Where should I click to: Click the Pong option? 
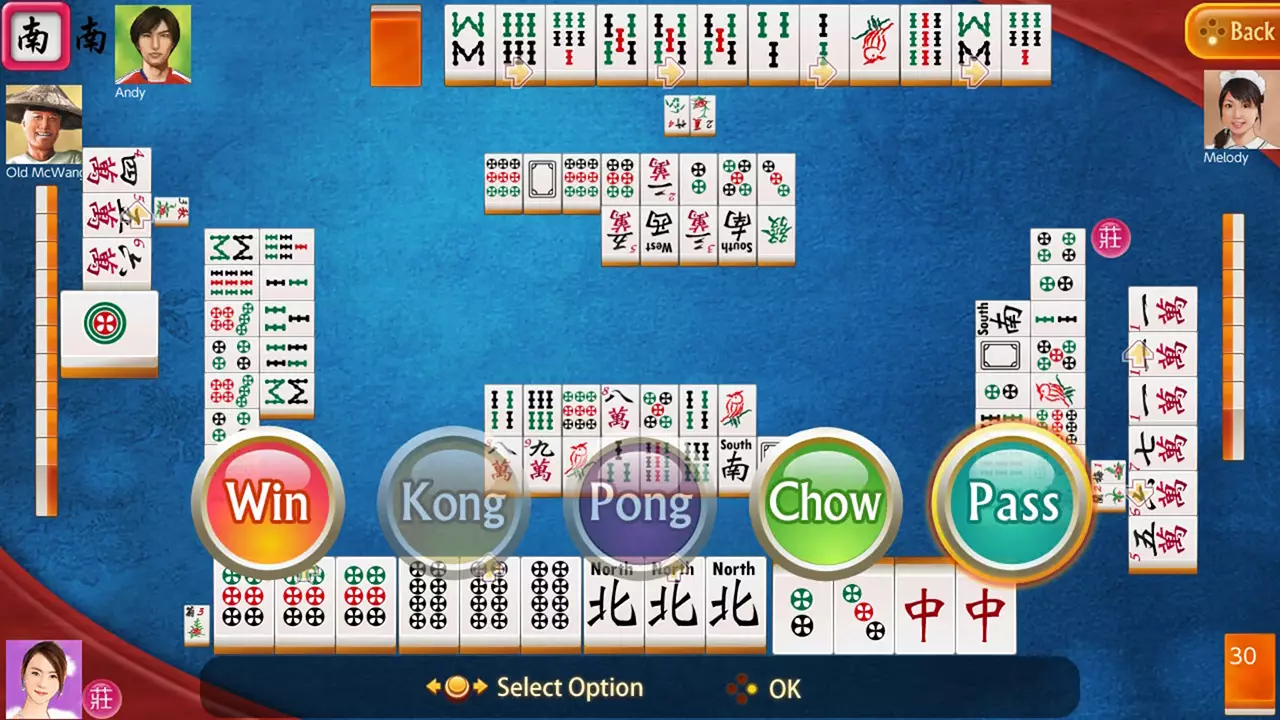click(640, 503)
